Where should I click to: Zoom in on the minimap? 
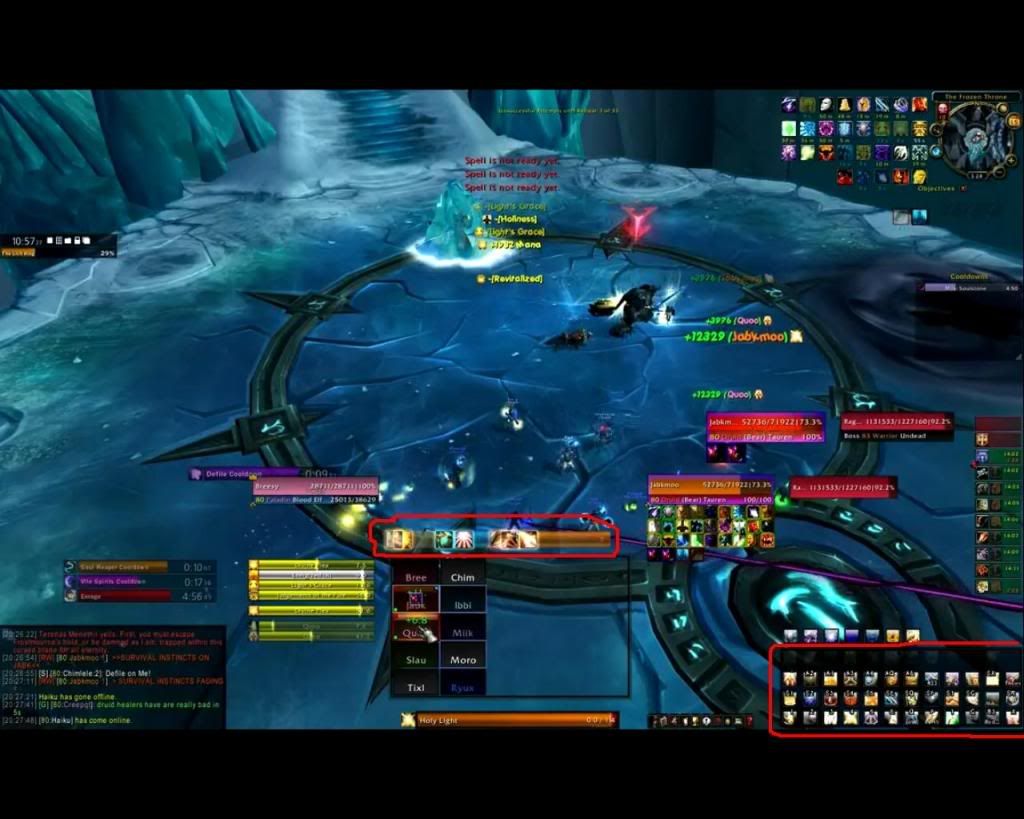coord(1012,159)
